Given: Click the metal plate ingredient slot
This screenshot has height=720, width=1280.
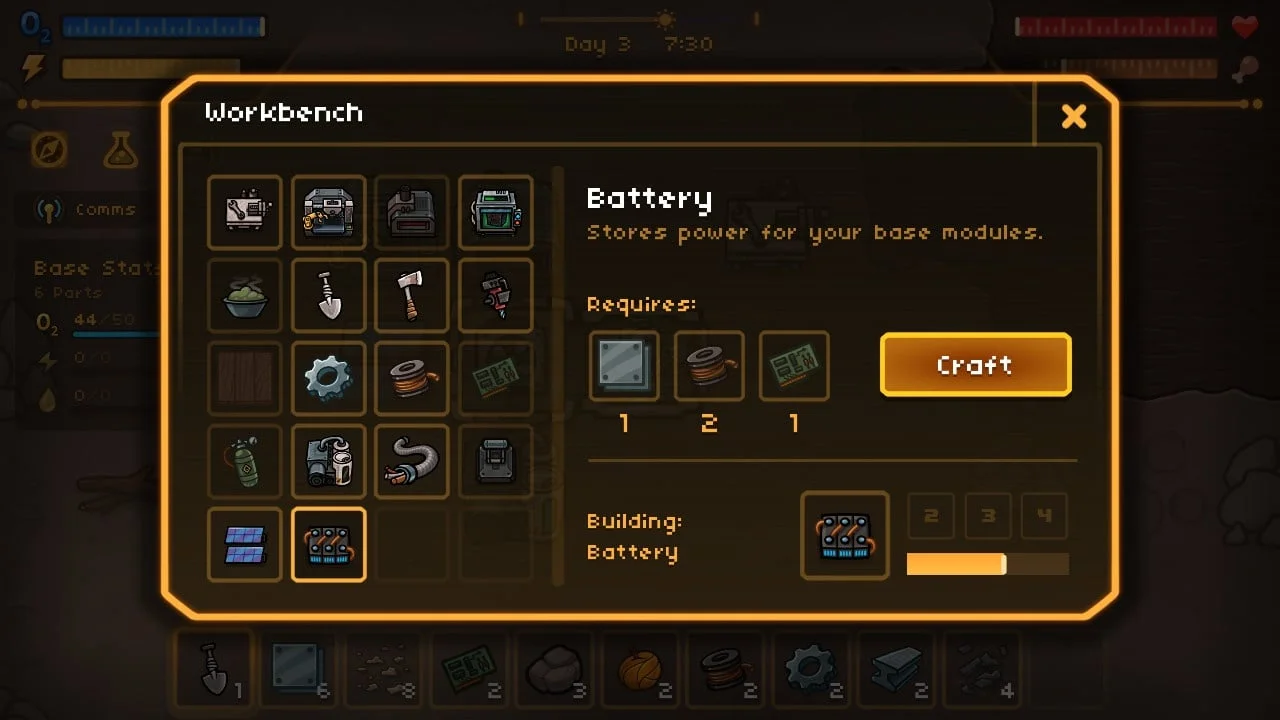Looking at the screenshot, I should (624, 366).
